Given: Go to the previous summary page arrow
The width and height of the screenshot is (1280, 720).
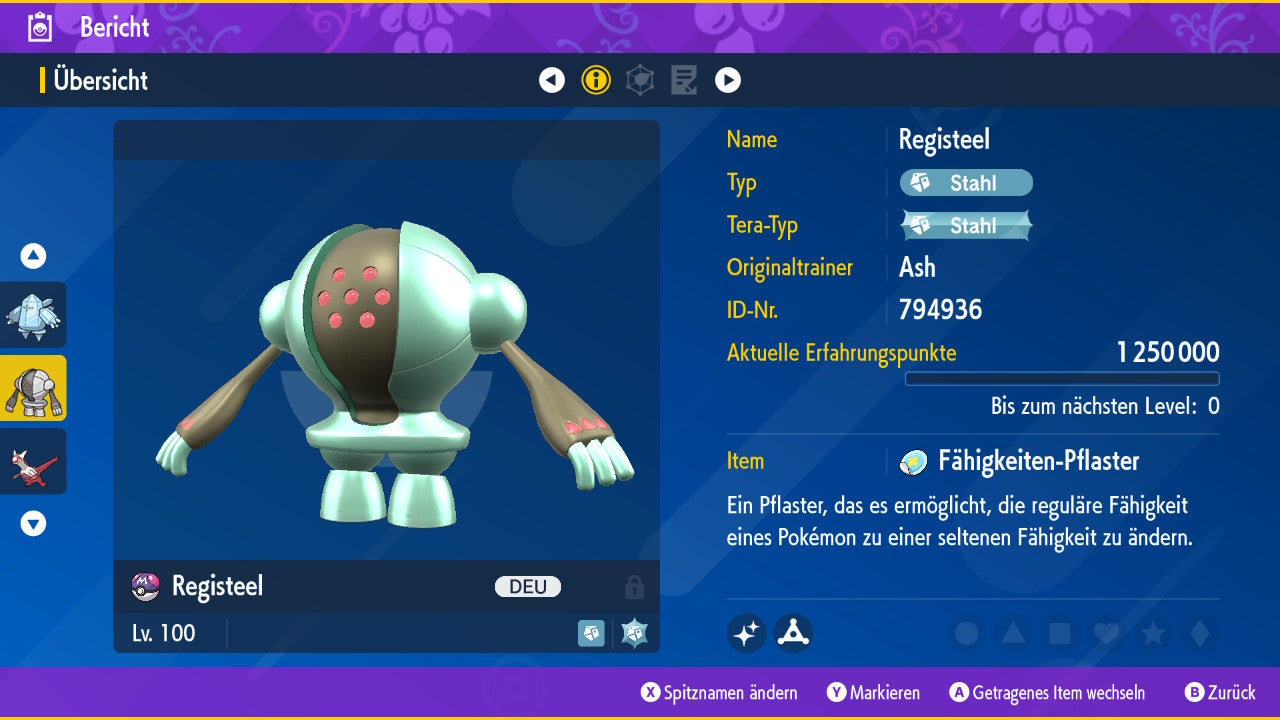Looking at the screenshot, I should click(x=552, y=80).
